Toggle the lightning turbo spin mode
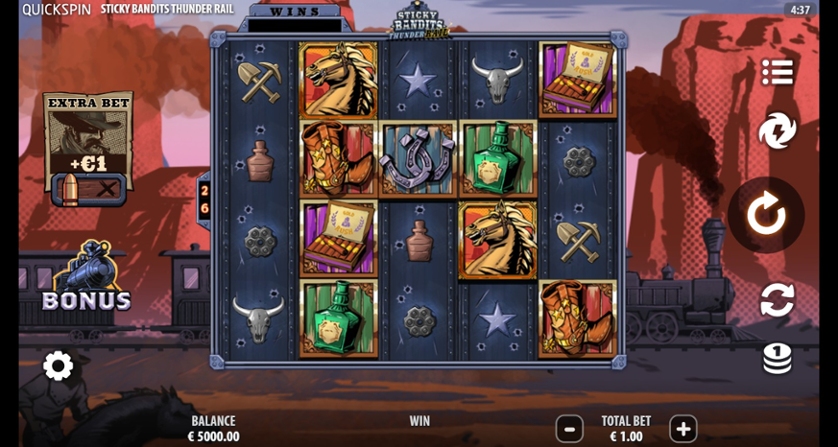 [777, 131]
